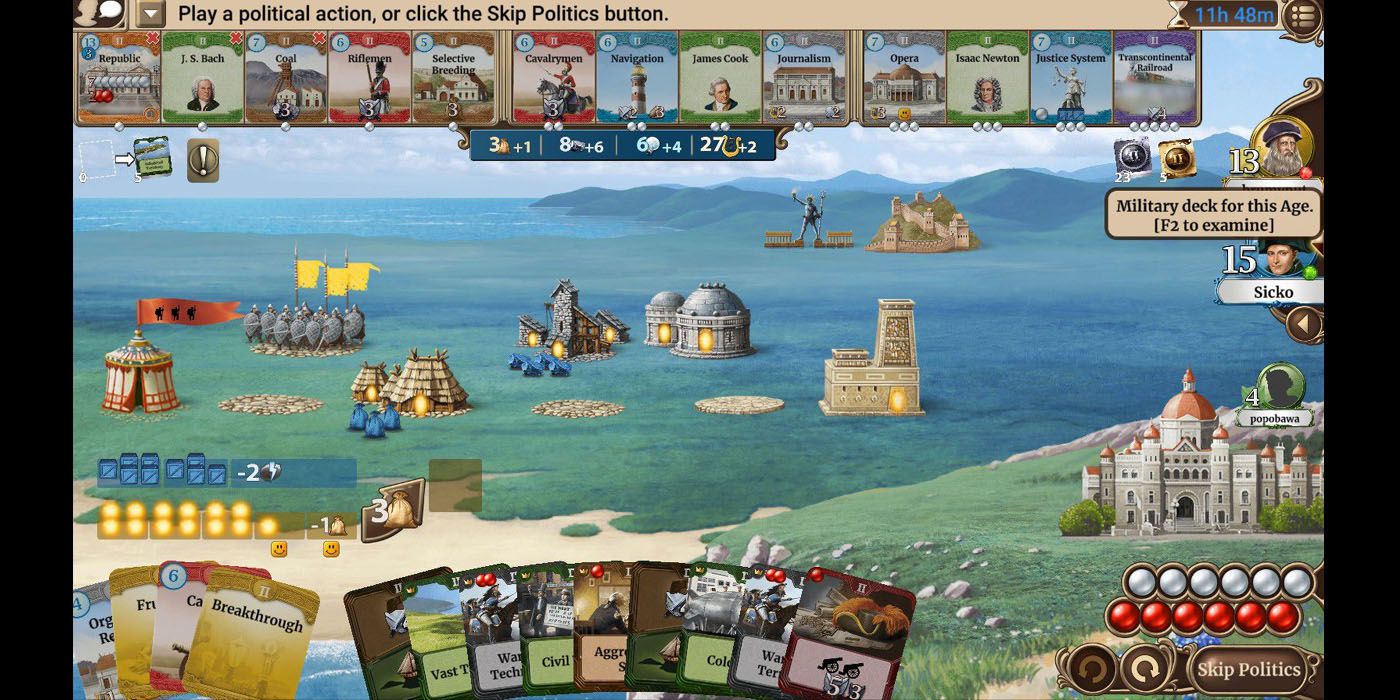Take the Cavalrymen card
The height and width of the screenshot is (700, 1400).
coord(553,78)
